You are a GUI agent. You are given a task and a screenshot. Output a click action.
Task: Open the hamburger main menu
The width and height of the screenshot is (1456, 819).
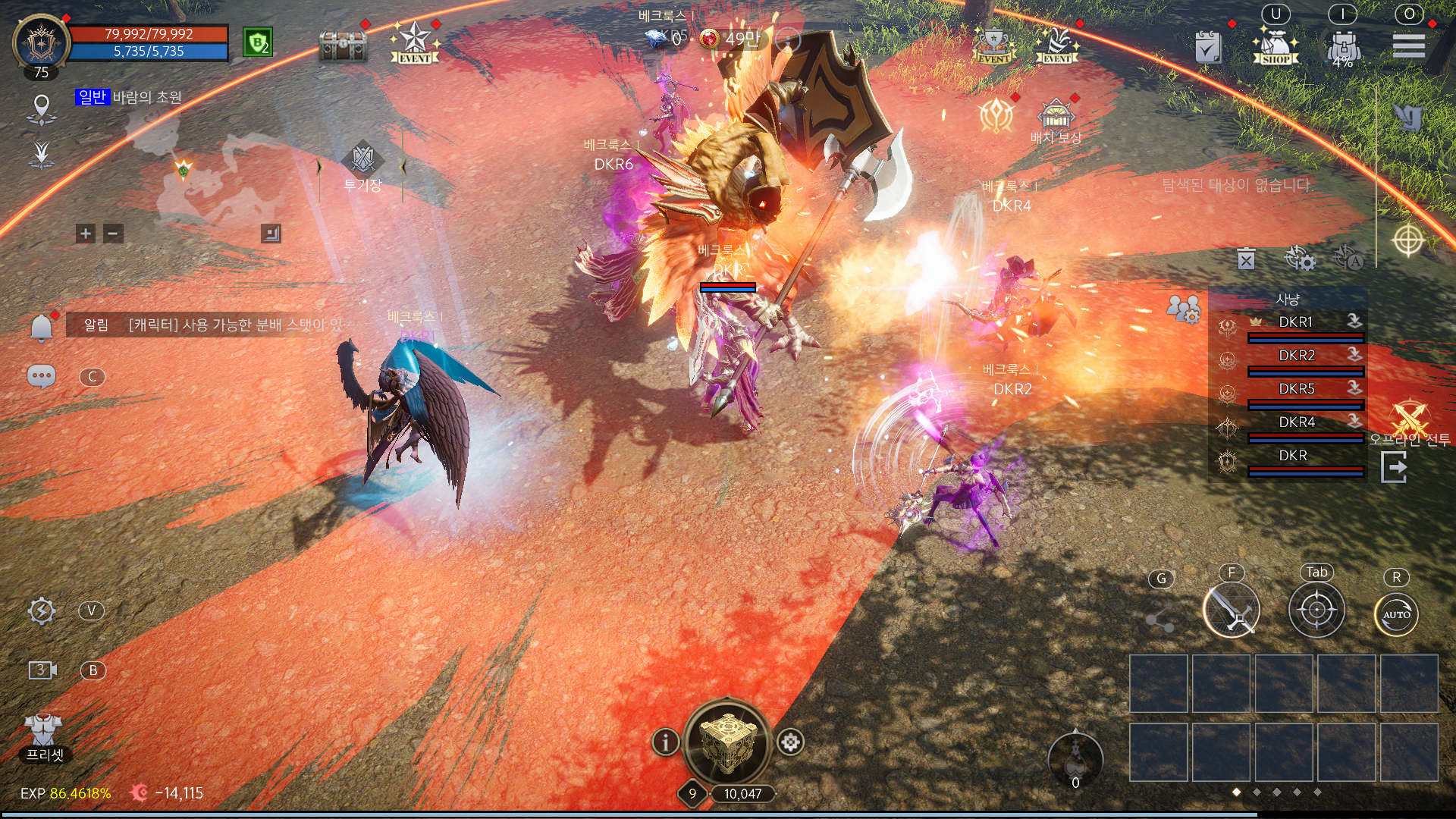point(1408,45)
